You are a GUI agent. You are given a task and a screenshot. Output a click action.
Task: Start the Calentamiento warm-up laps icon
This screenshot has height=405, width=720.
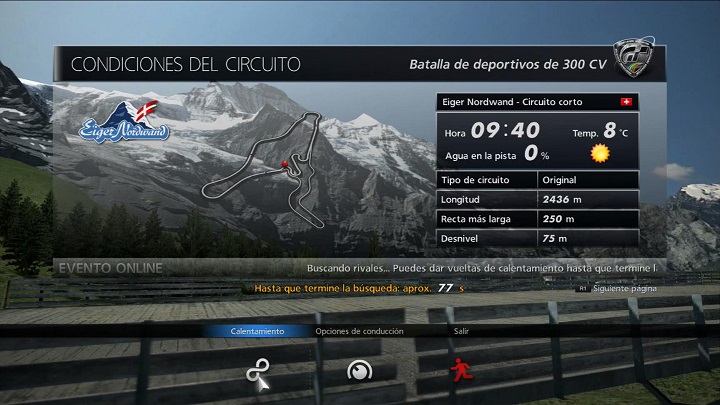tap(257, 371)
